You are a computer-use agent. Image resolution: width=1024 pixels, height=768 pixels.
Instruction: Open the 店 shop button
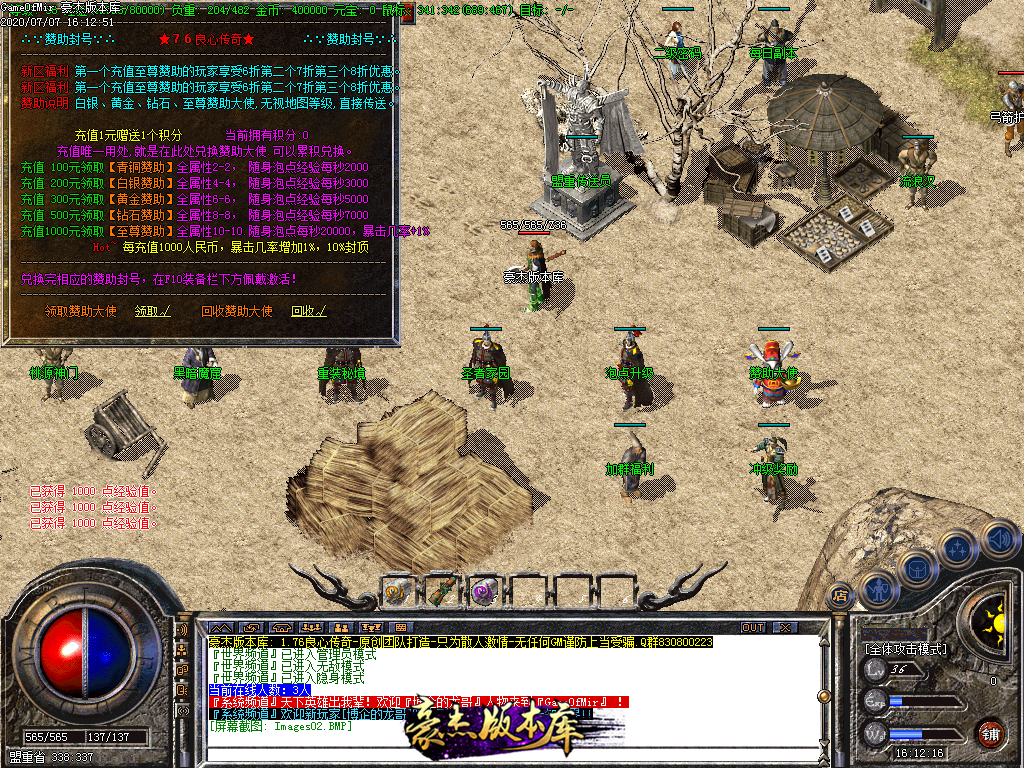click(840, 596)
